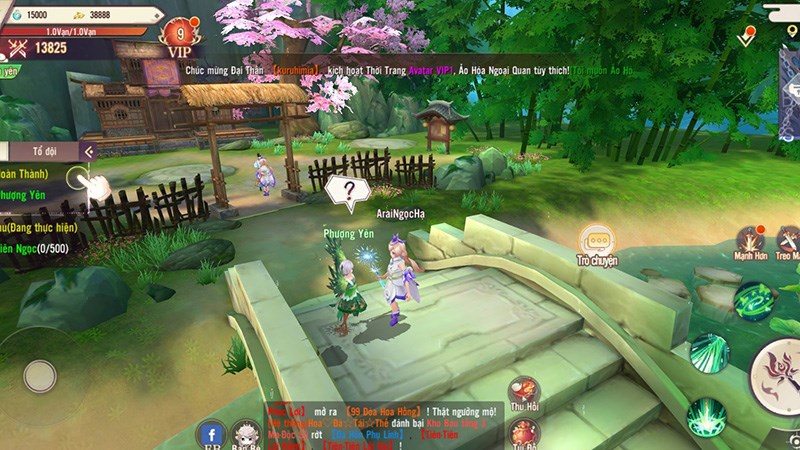Viewport: 800px width, 450px height.
Task: Open the Mạnh Hơn menu icon
Action: point(750,242)
